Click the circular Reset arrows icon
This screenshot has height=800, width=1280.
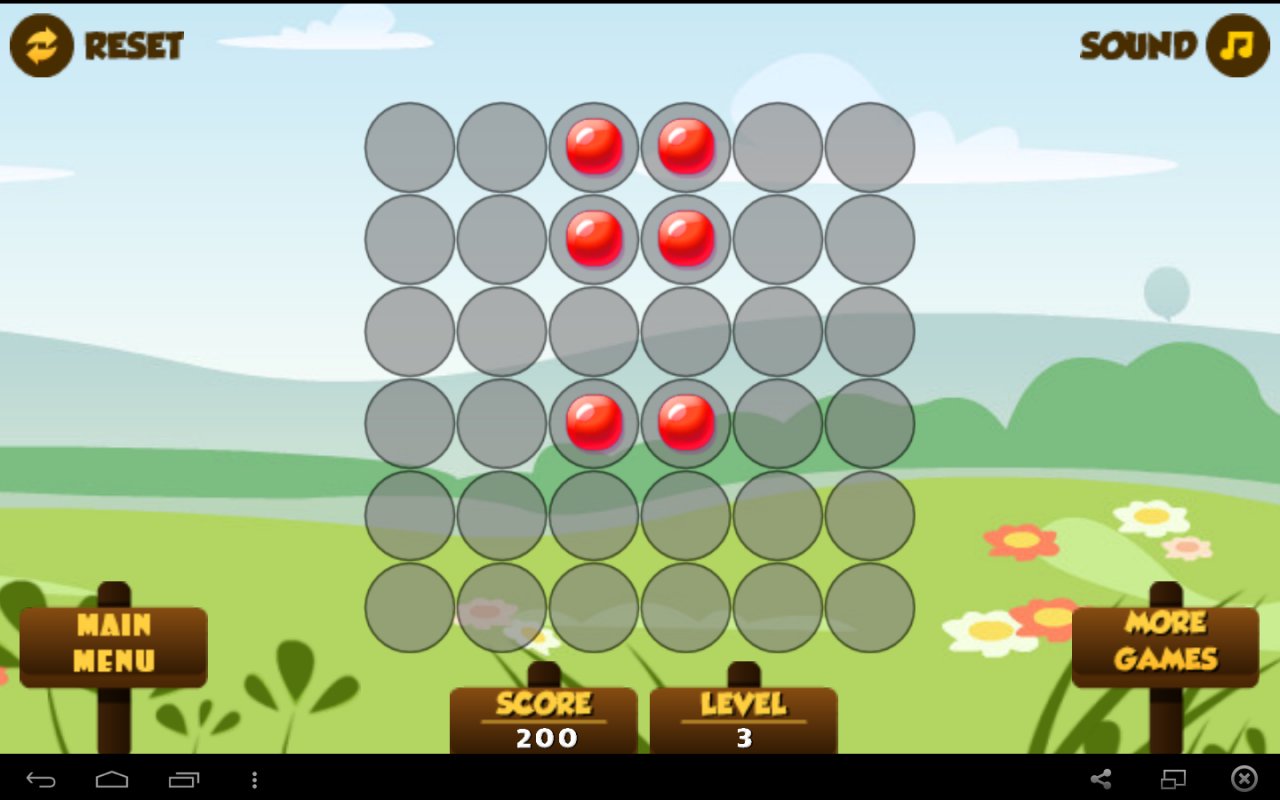tap(40, 45)
